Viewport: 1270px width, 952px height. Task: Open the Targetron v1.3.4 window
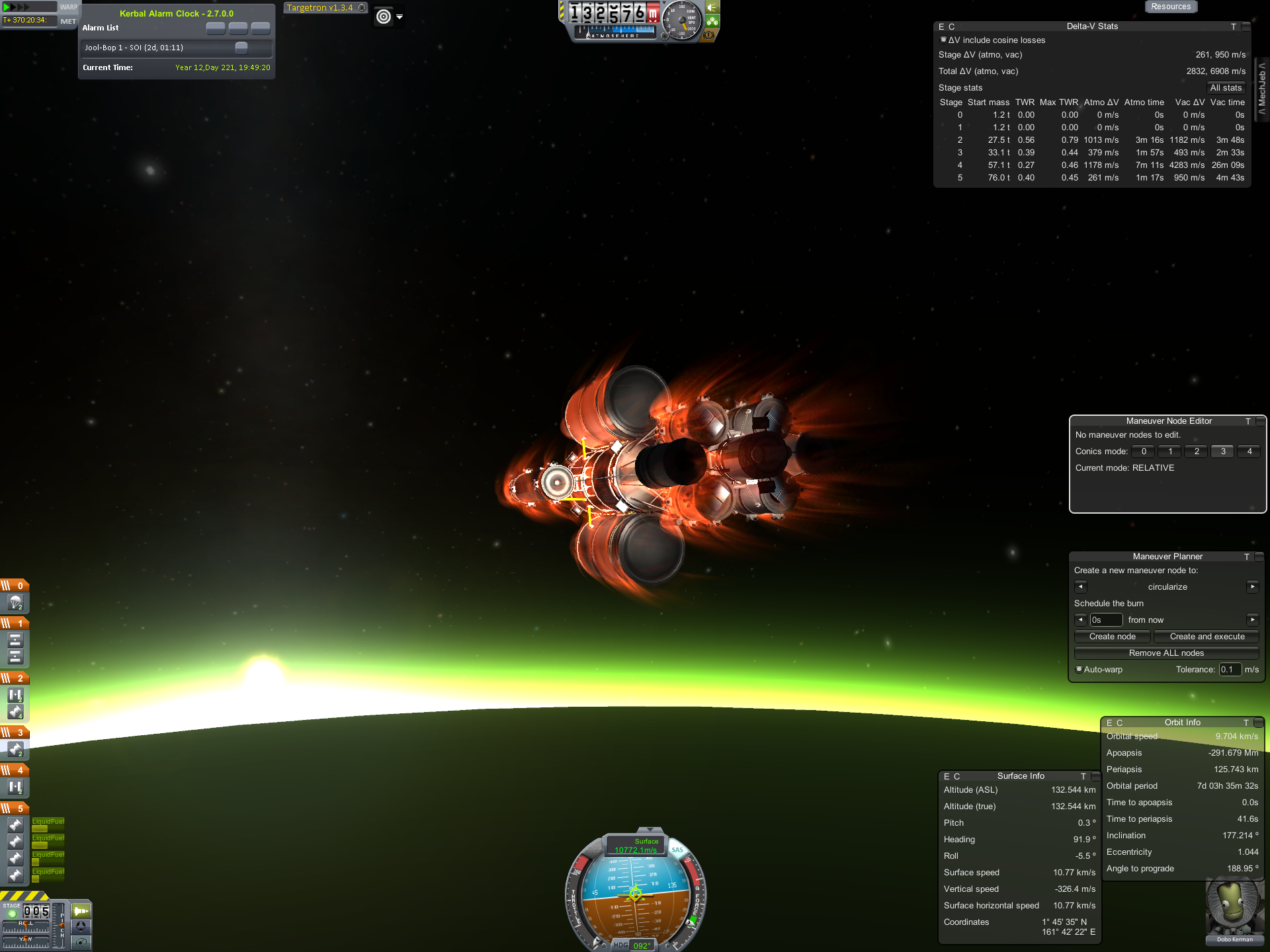320,8
